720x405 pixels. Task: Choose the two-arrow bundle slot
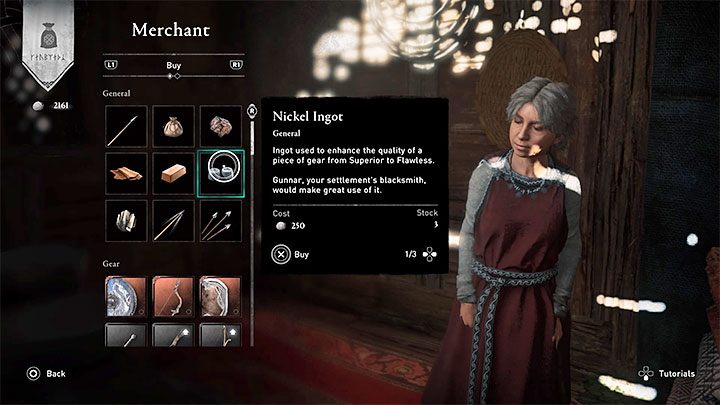173,220
